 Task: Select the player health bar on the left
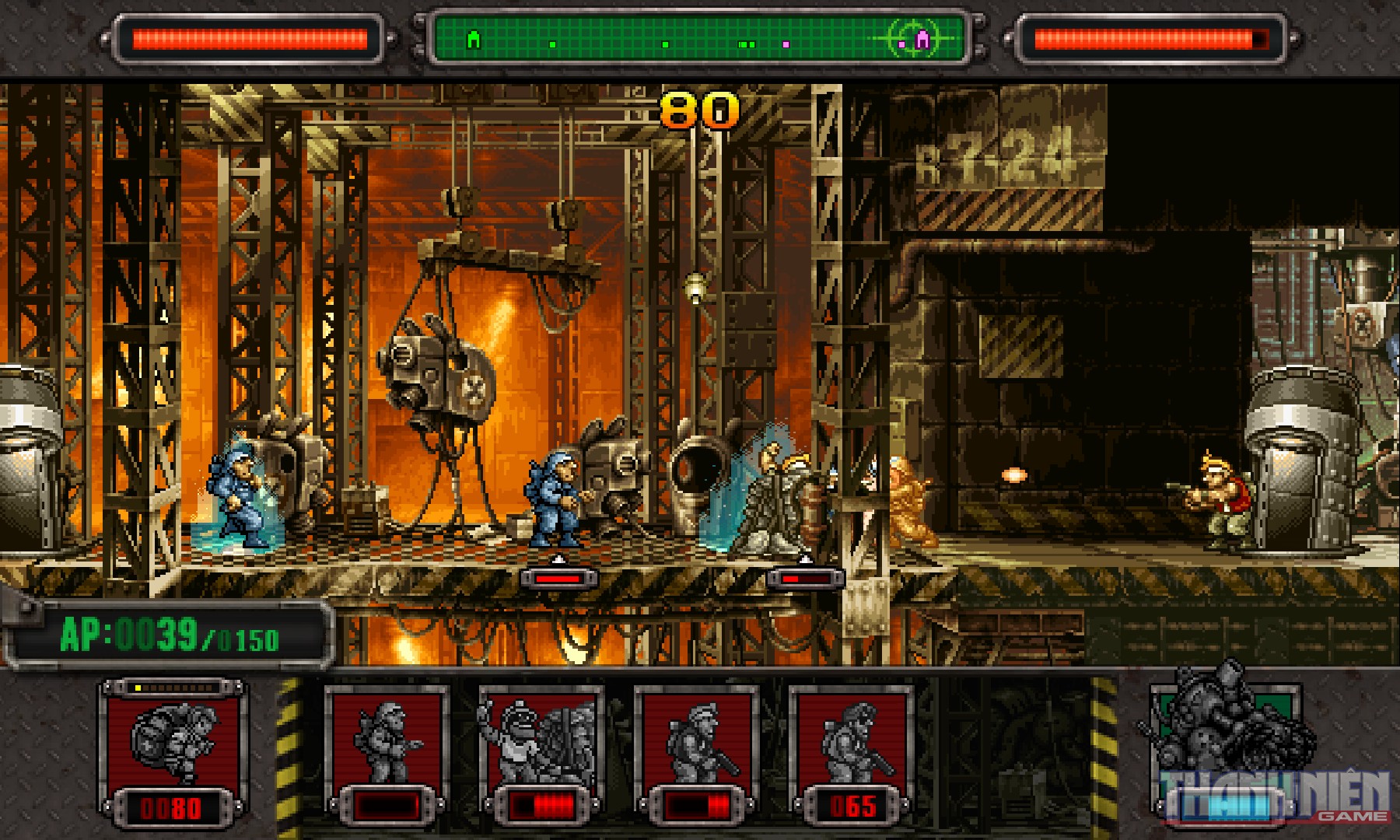(249, 35)
